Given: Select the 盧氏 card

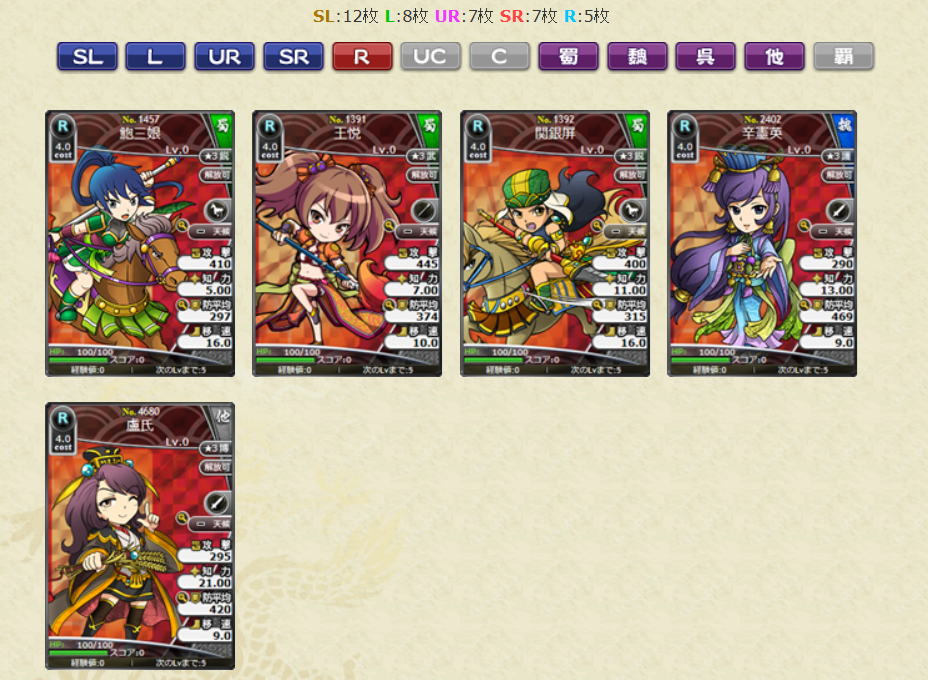Looking at the screenshot, I should (140, 536).
